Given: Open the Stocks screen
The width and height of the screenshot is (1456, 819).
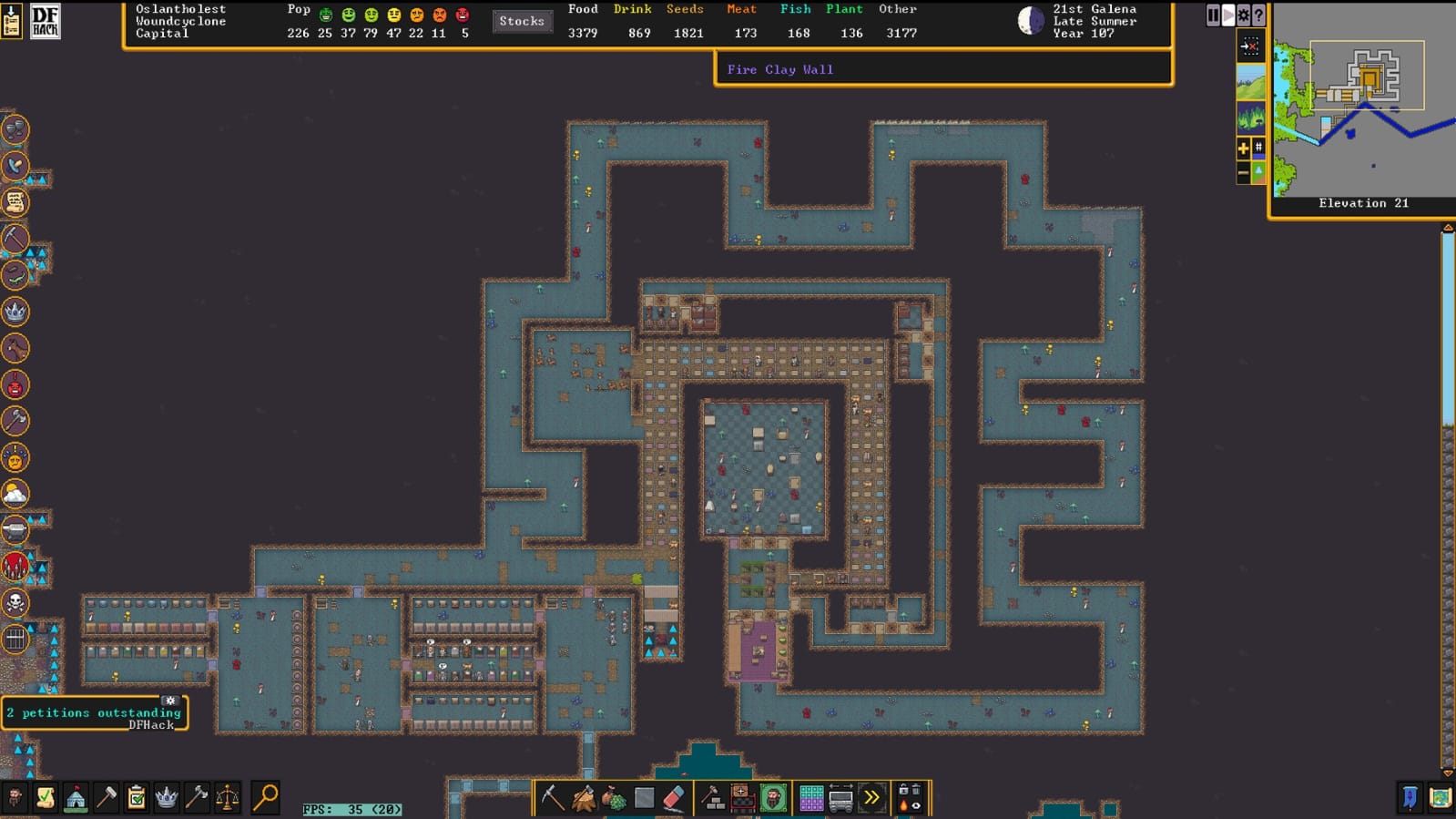Looking at the screenshot, I should pos(522,21).
